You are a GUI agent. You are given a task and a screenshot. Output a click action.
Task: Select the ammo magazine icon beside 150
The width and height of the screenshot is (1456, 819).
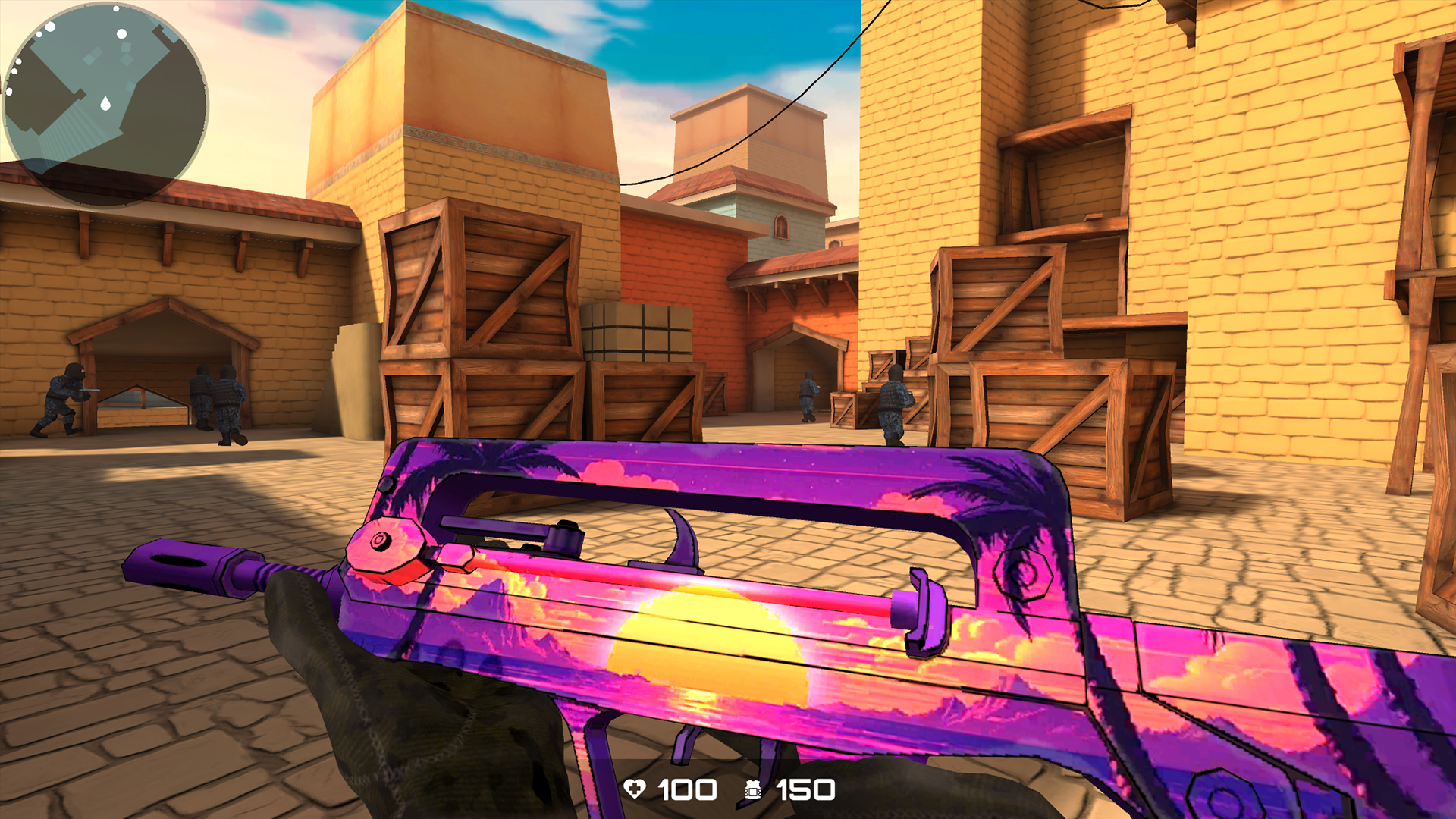(752, 790)
